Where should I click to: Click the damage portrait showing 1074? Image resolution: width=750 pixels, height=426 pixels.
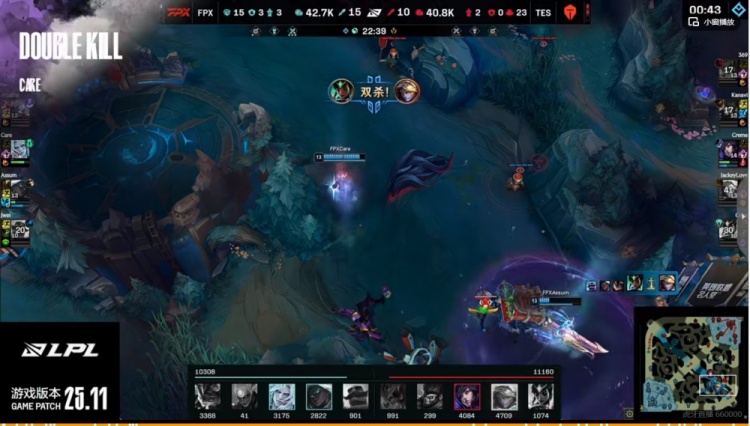(541, 397)
